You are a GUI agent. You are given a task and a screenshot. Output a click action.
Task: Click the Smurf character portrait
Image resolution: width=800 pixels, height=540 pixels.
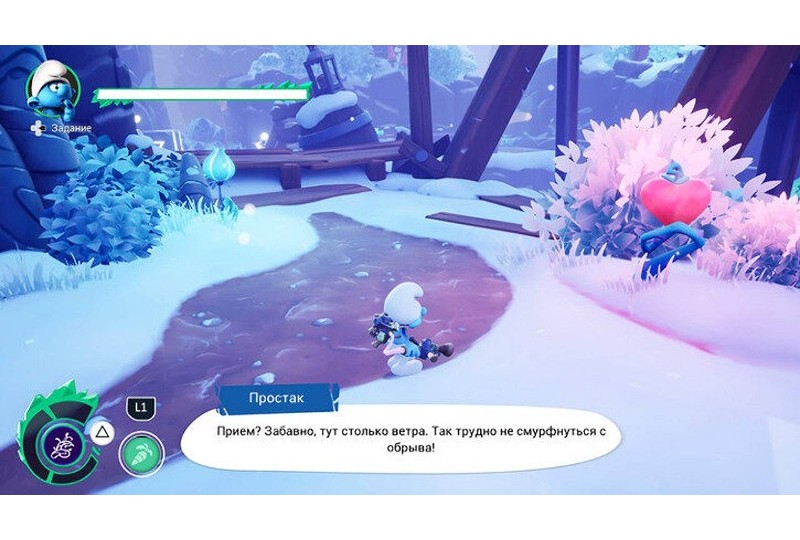pos(52,90)
